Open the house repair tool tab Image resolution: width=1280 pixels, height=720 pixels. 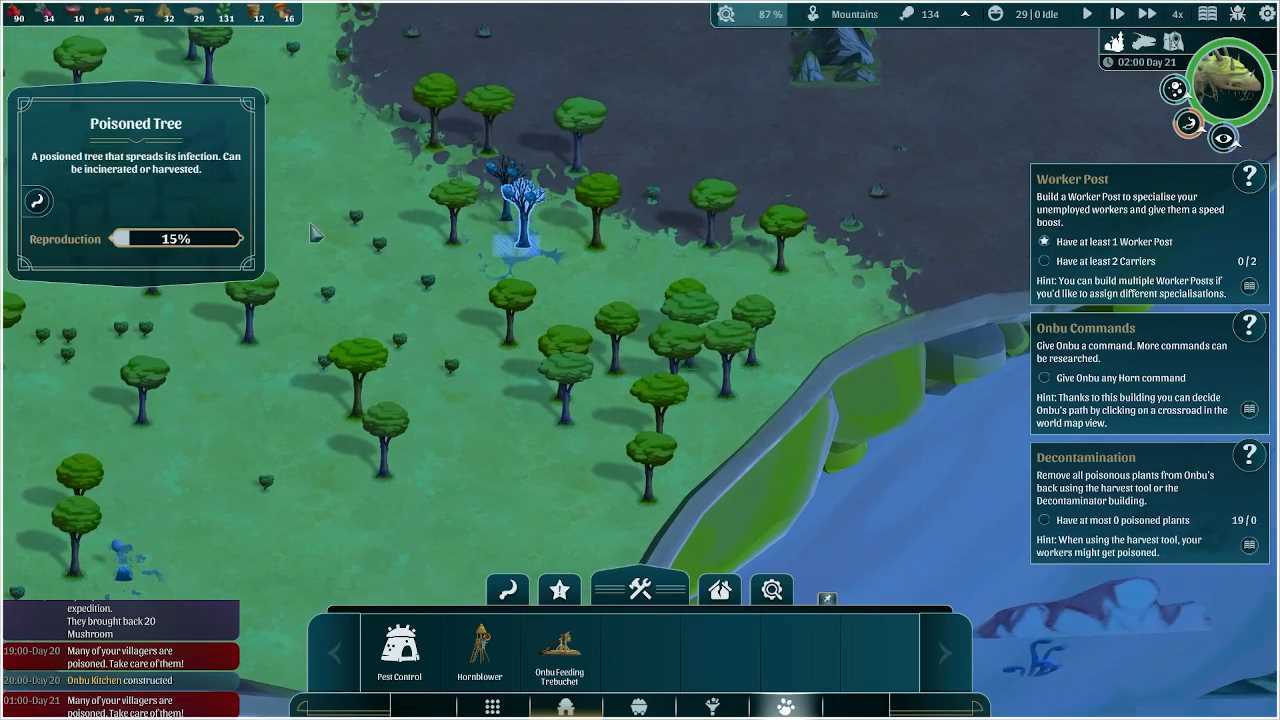[720, 590]
